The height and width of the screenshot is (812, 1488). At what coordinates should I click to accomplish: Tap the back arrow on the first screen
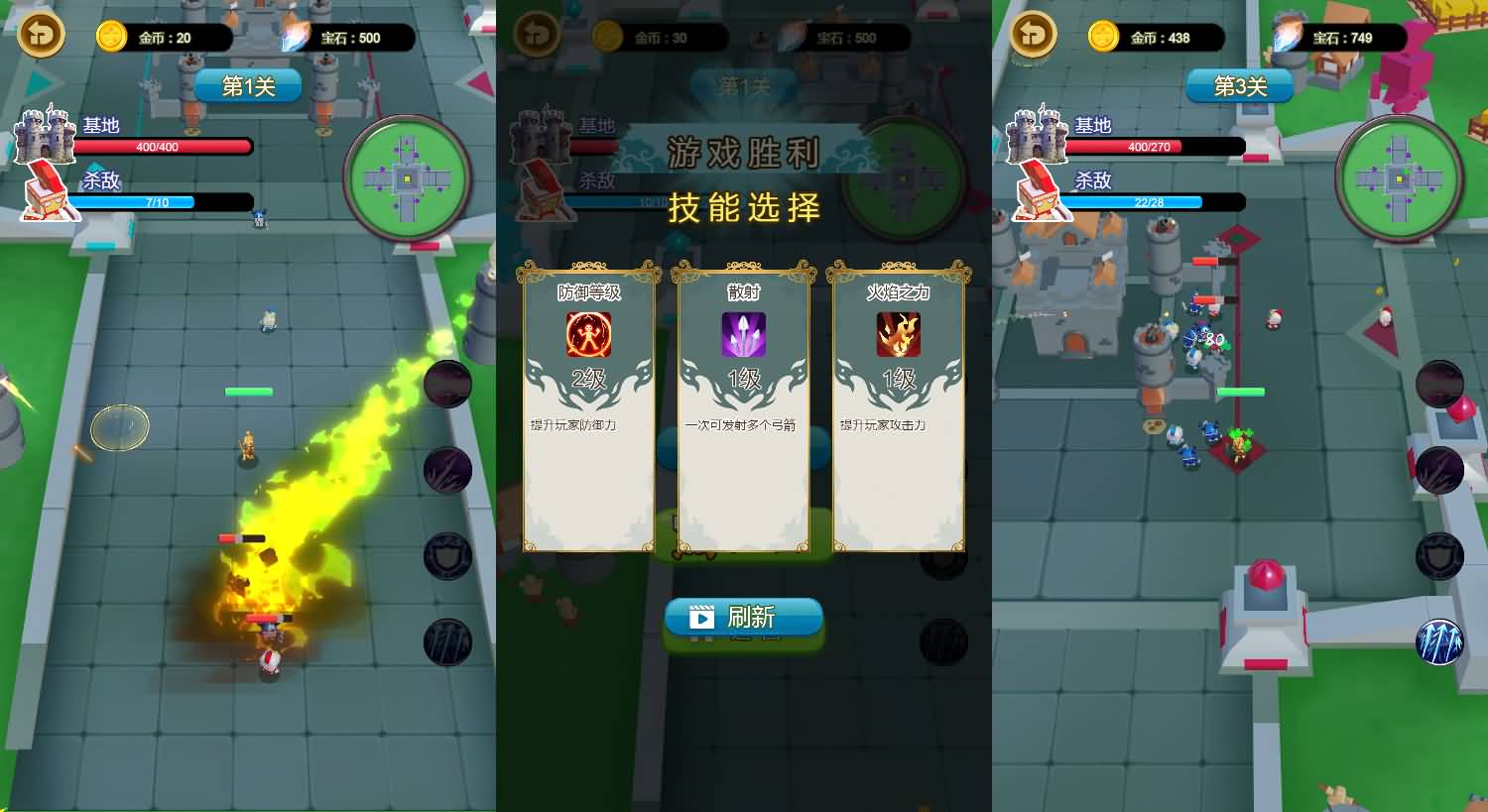point(40,35)
